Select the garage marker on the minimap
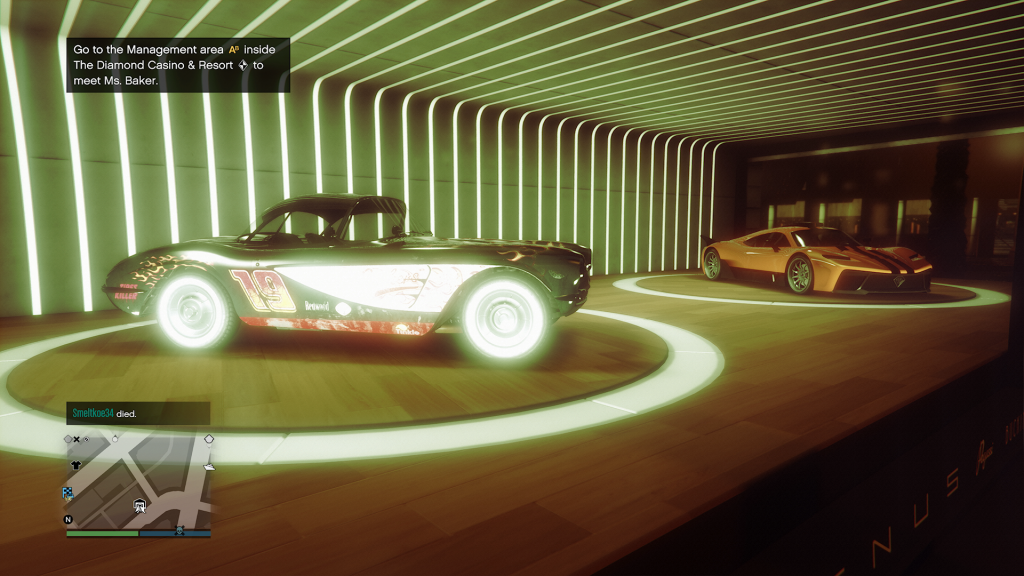Image resolution: width=1024 pixels, height=576 pixels. pos(140,505)
